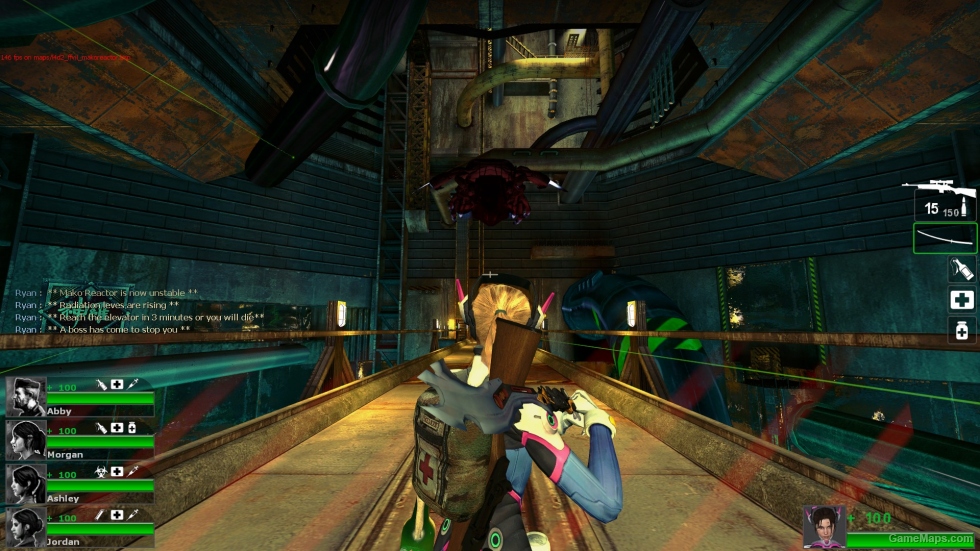Select the molotov throwable slot
Image resolution: width=980 pixels, height=551 pixels.
[961, 269]
